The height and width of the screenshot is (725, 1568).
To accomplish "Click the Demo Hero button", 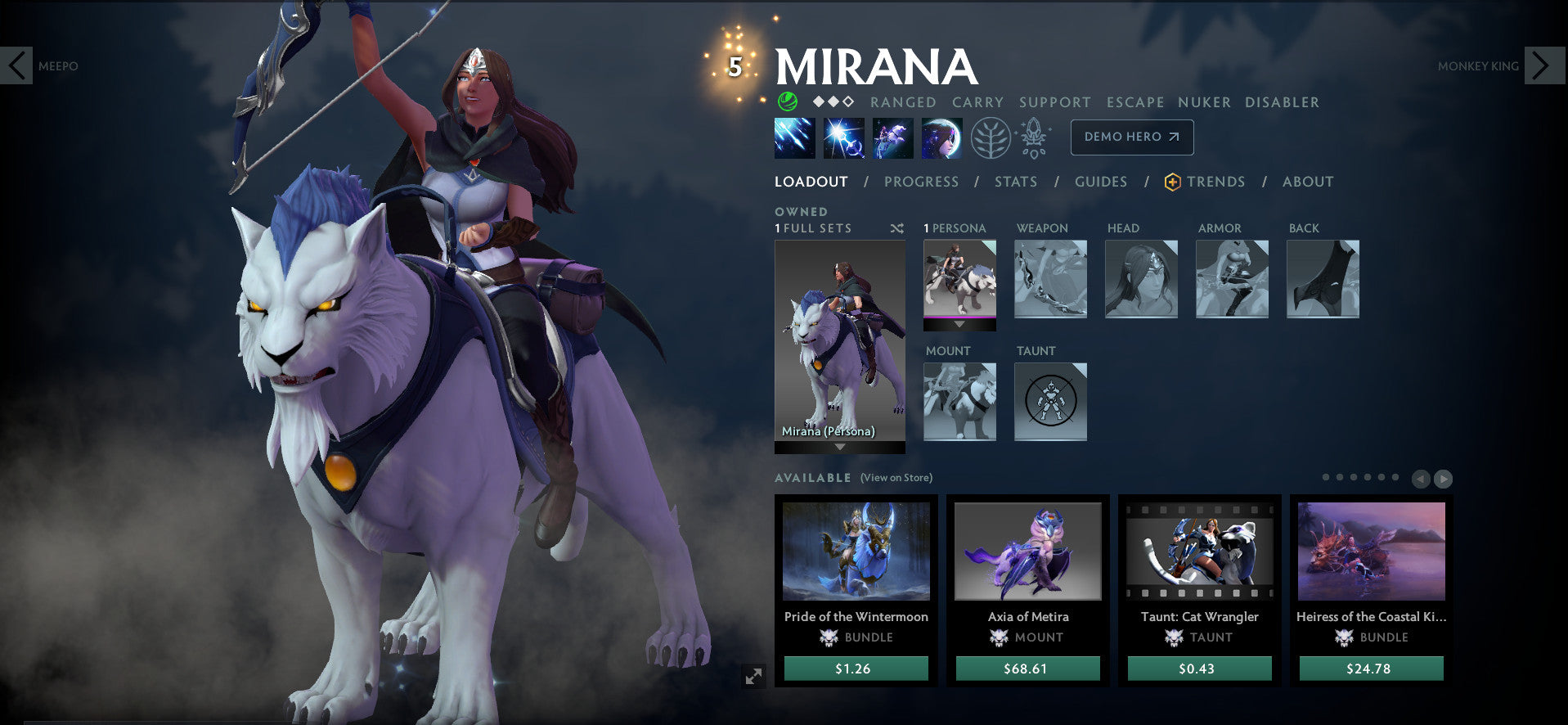I will coord(1131,137).
